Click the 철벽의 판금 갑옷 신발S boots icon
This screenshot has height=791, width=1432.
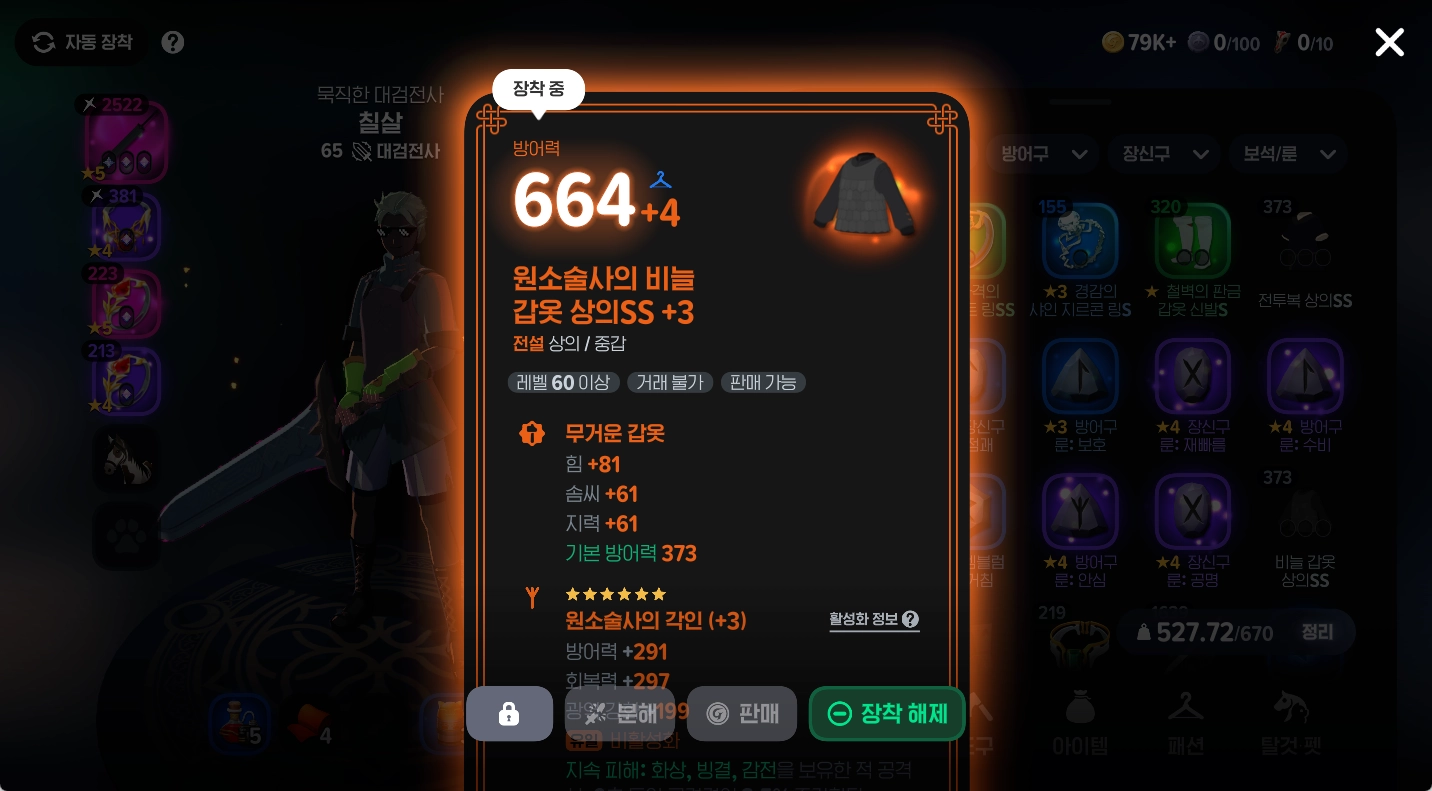(1193, 240)
